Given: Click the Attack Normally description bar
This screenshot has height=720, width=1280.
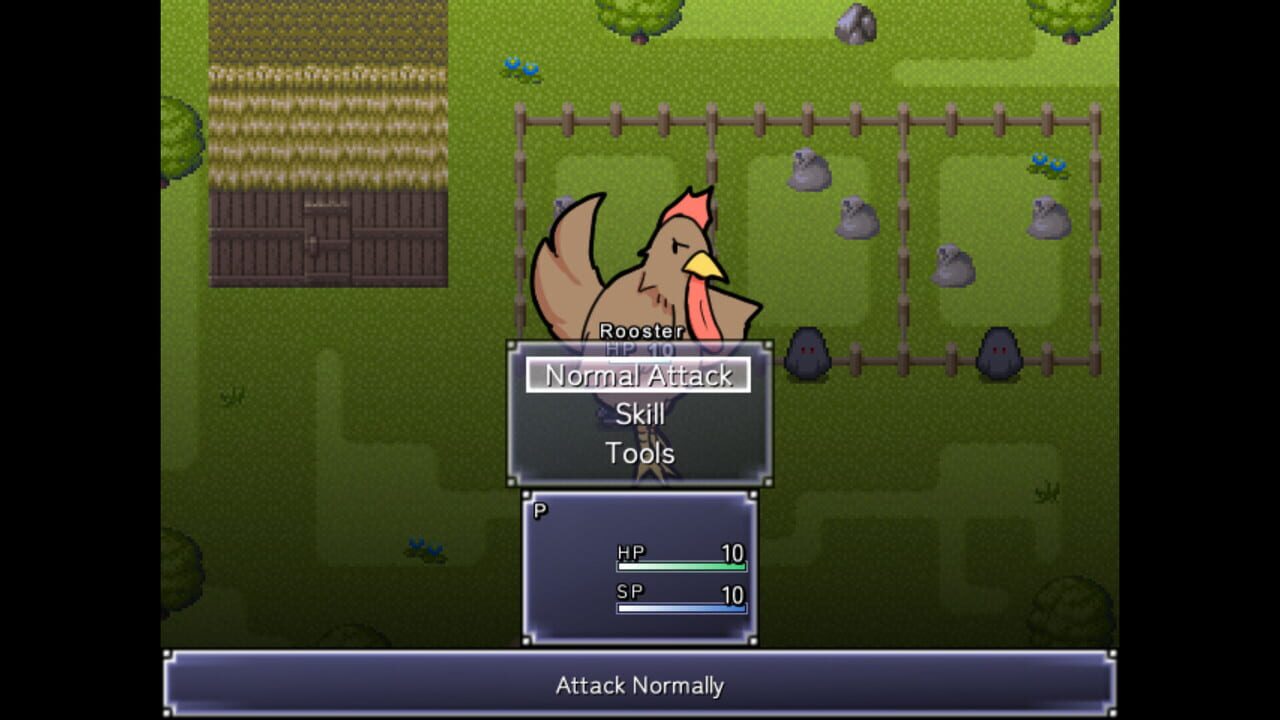Looking at the screenshot, I should click(x=640, y=686).
